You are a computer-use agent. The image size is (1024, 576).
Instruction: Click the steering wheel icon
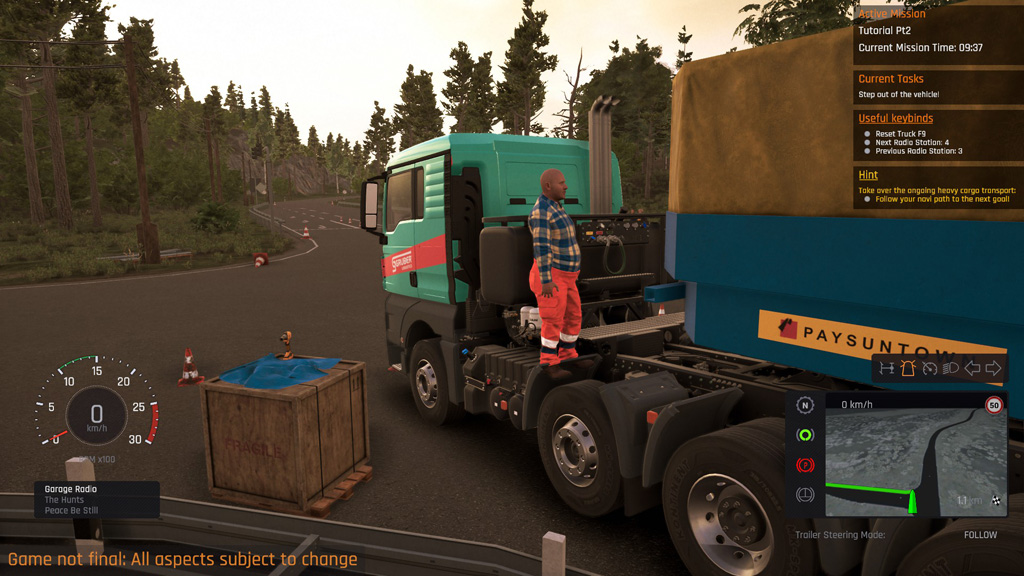[x=805, y=495]
